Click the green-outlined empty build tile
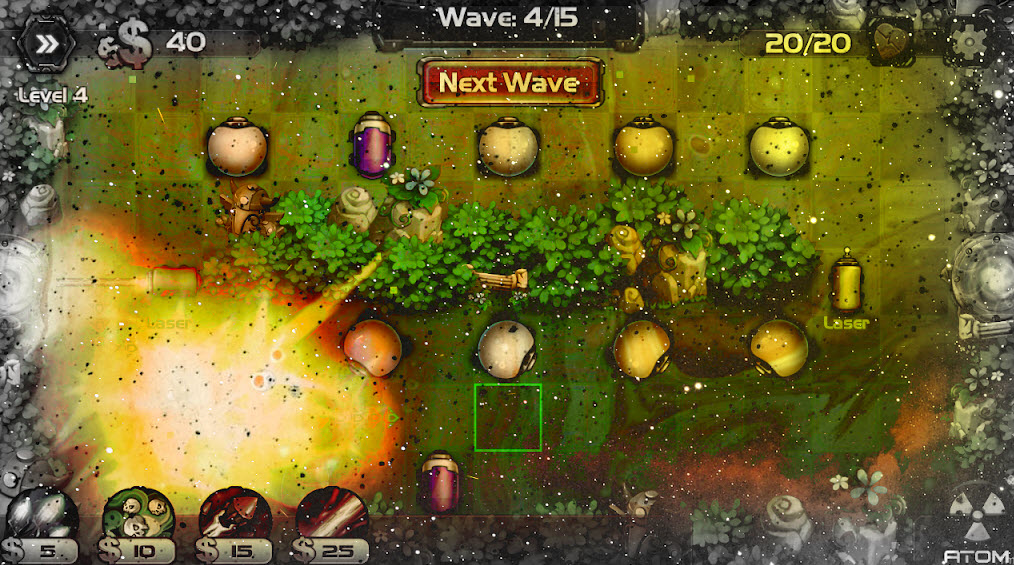Screen dimensions: 1014x565 click(x=508, y=417)
